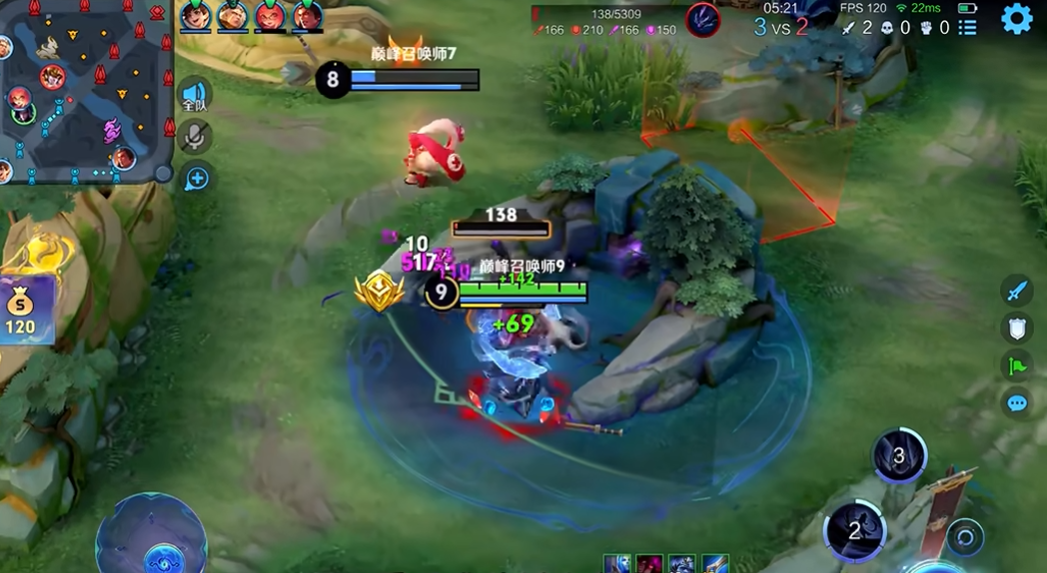Activate the skill showing cooldown 2
This screenshot has height=573, width=1047.
point(854,530)
